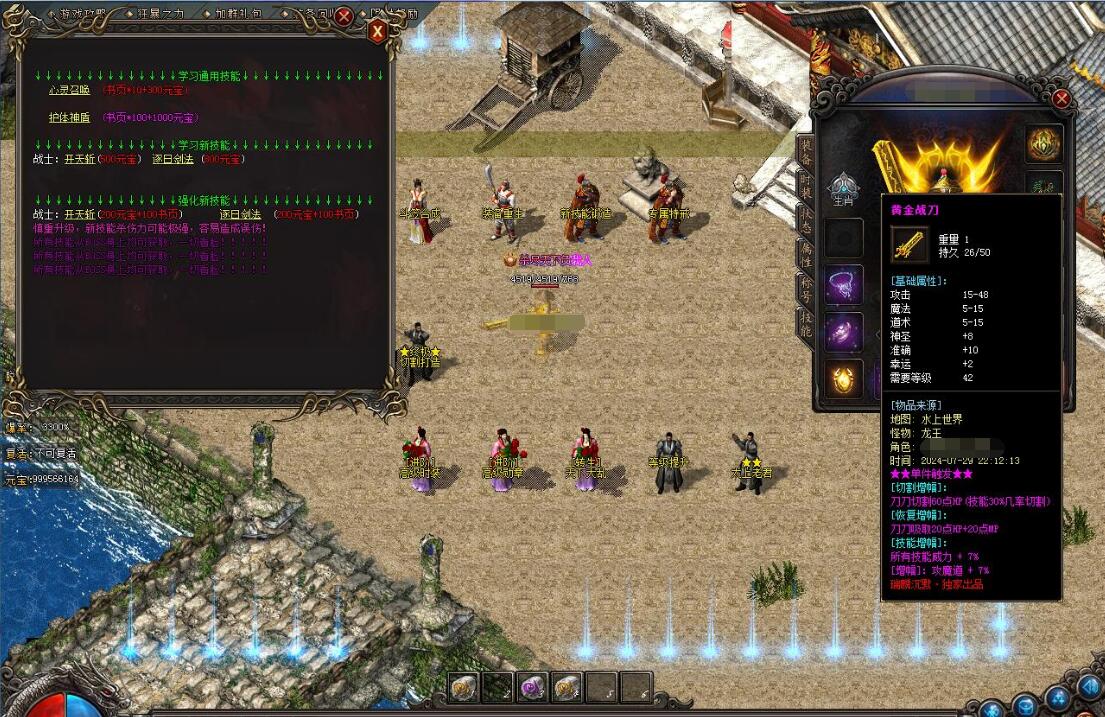This screenshot has height=717, width=1105.
Task: Learn 开天斩 for 500 元宝
Action: [78, 159]
